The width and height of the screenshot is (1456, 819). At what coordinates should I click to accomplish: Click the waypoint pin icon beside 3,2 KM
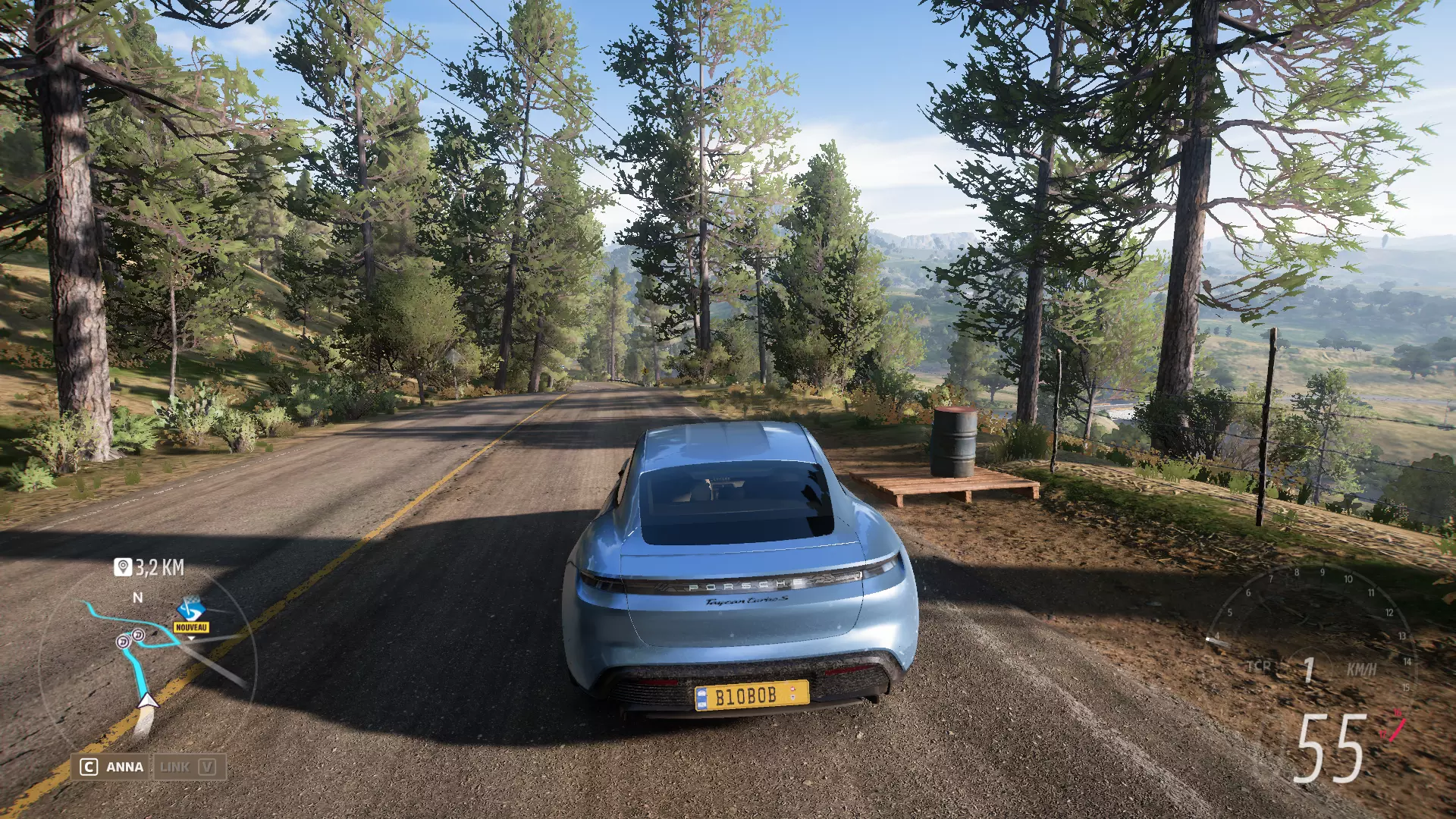point(123,567)
